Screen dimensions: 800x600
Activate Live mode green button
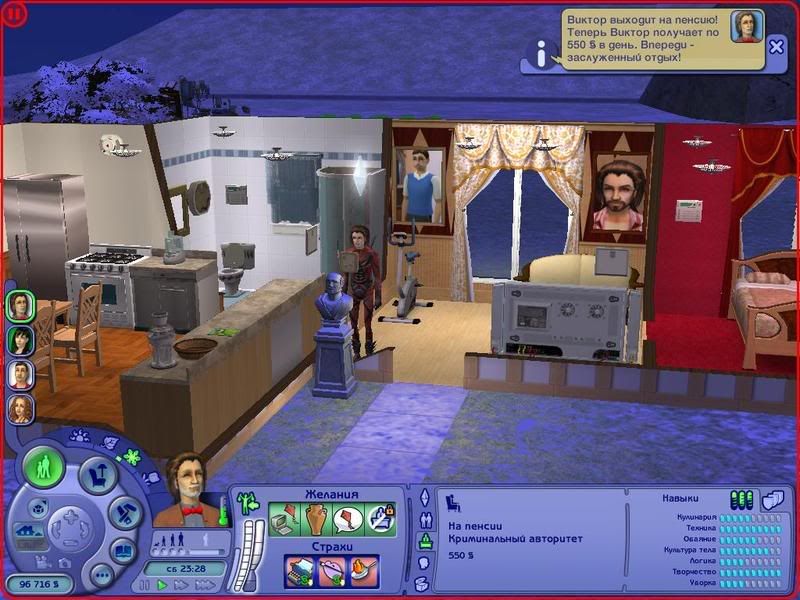[x=44, y=467]
